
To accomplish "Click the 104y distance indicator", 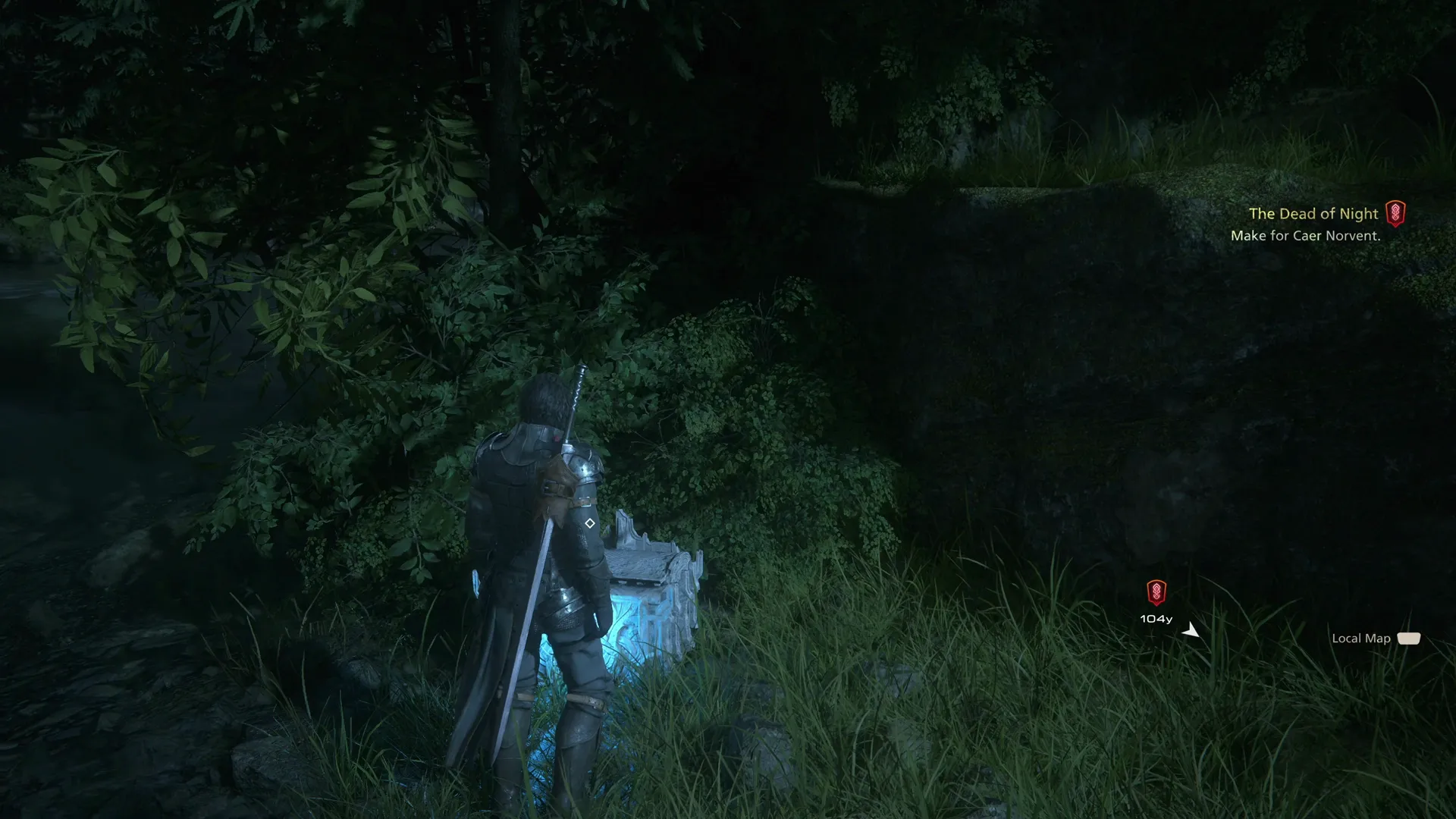I will coord(1156,618).
